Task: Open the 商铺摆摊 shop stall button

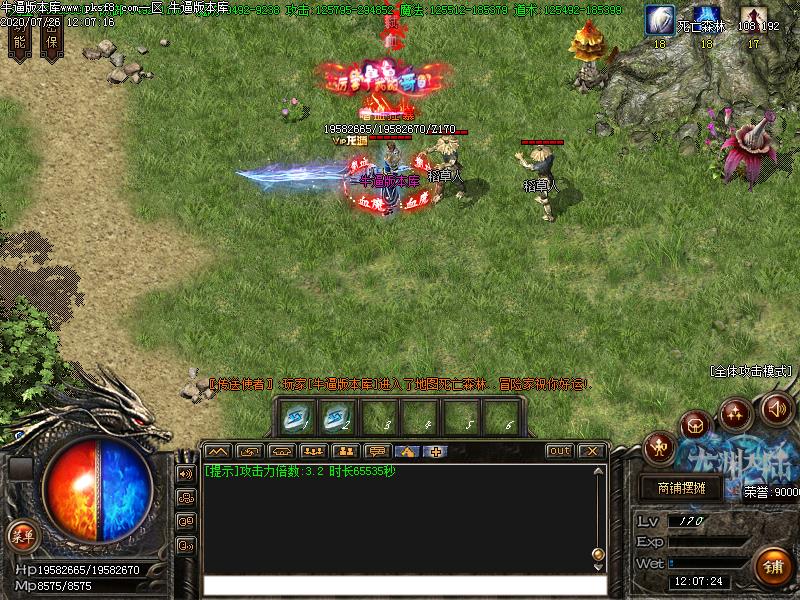Action: tap(681, 488)
